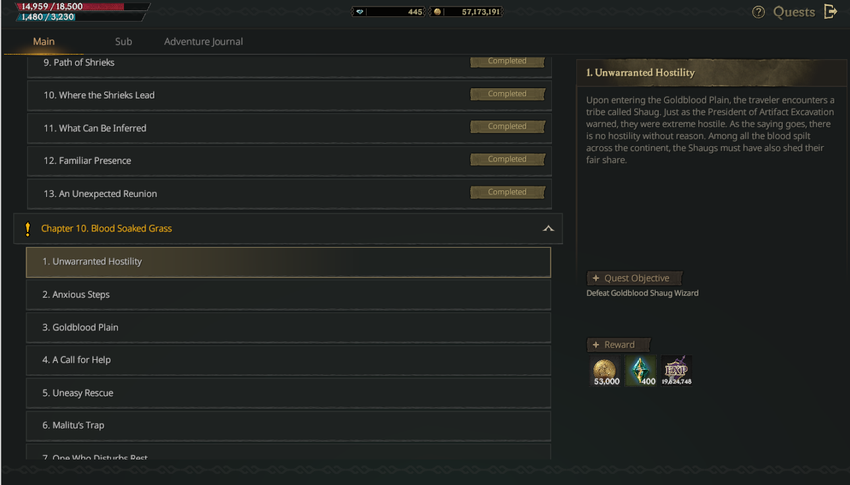
Task: View quest 4. A Call for Help
Action: [288, 360]
